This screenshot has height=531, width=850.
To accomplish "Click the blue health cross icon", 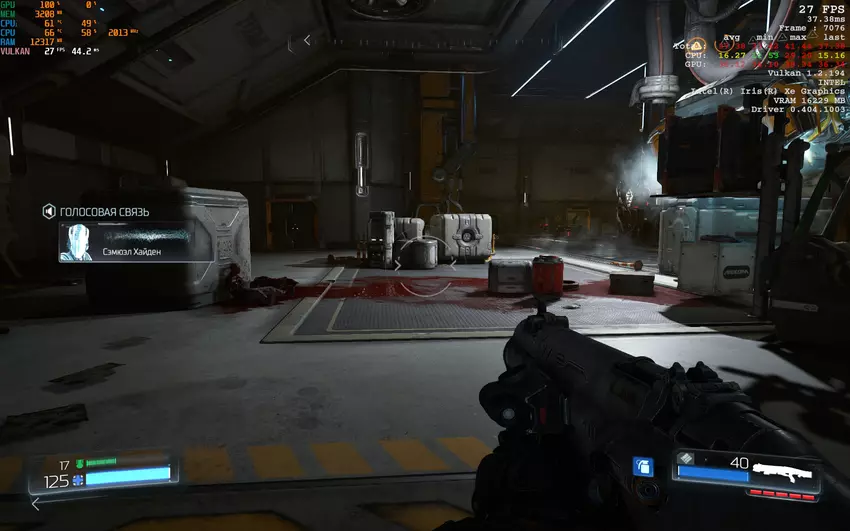I will pos(77,480).
